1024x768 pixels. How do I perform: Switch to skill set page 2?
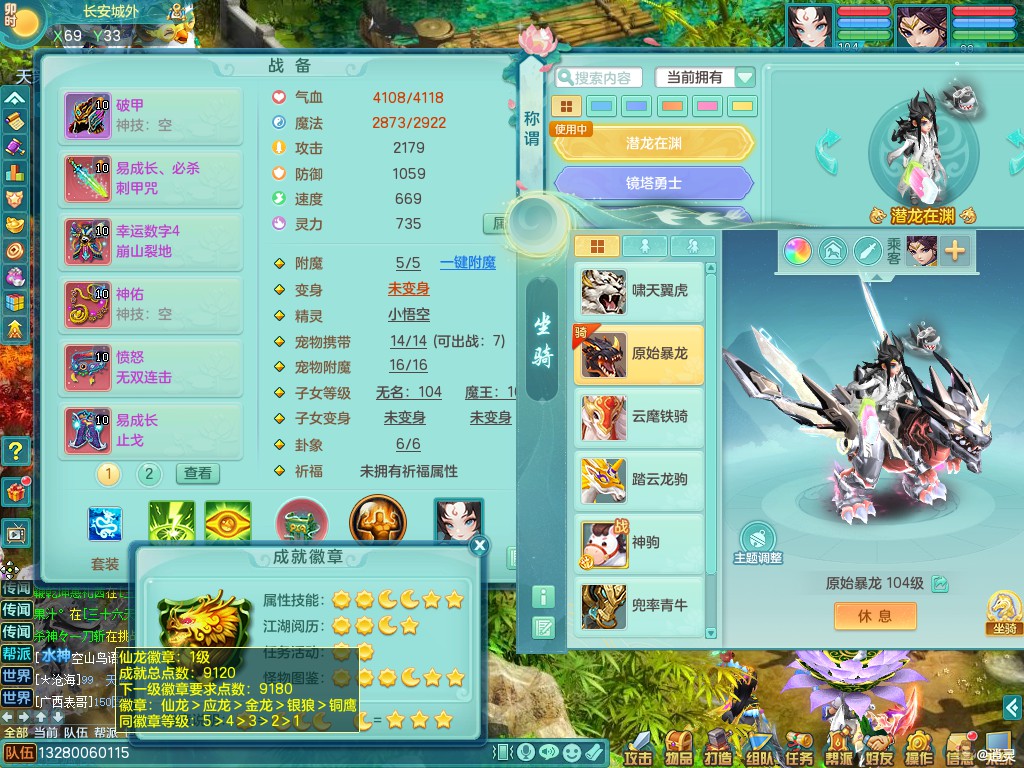click(148, 473)
